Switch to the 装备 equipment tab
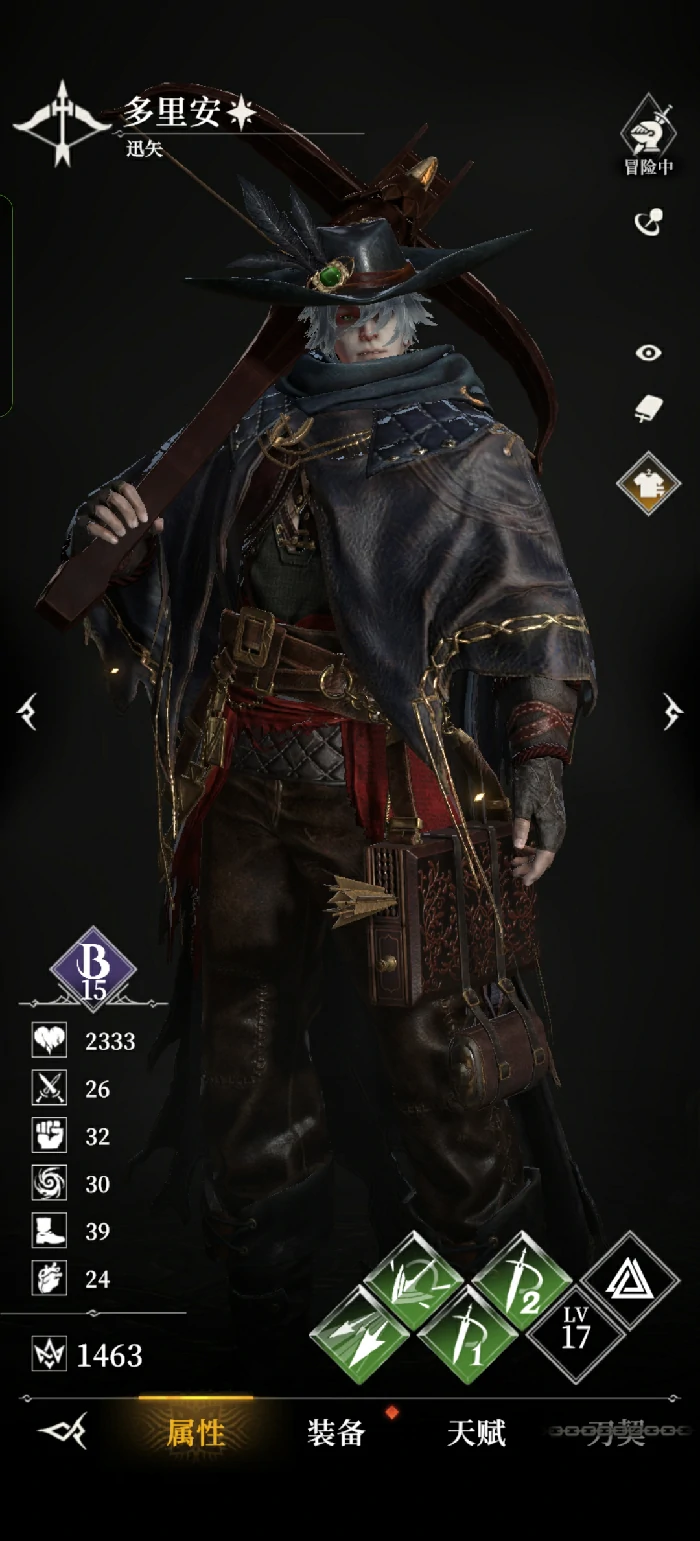This screenshot has width=700, height=1541. [336, 1433]
